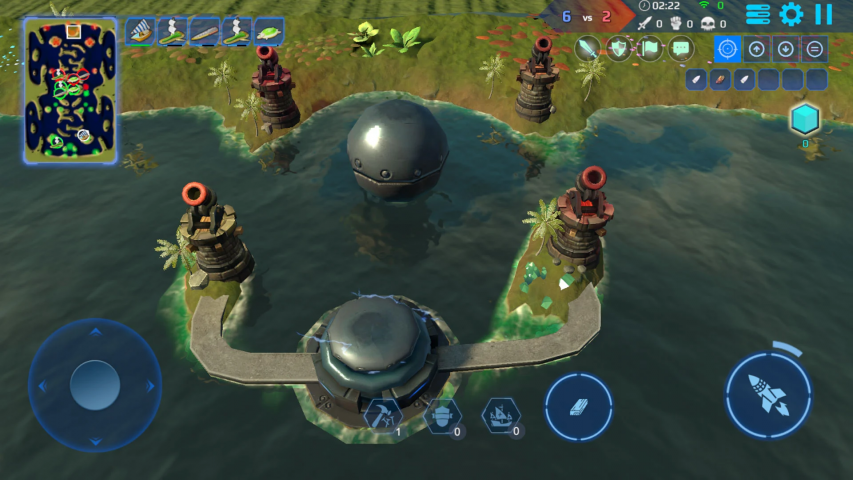Select the green turtle ship unit card

[268, 32]
